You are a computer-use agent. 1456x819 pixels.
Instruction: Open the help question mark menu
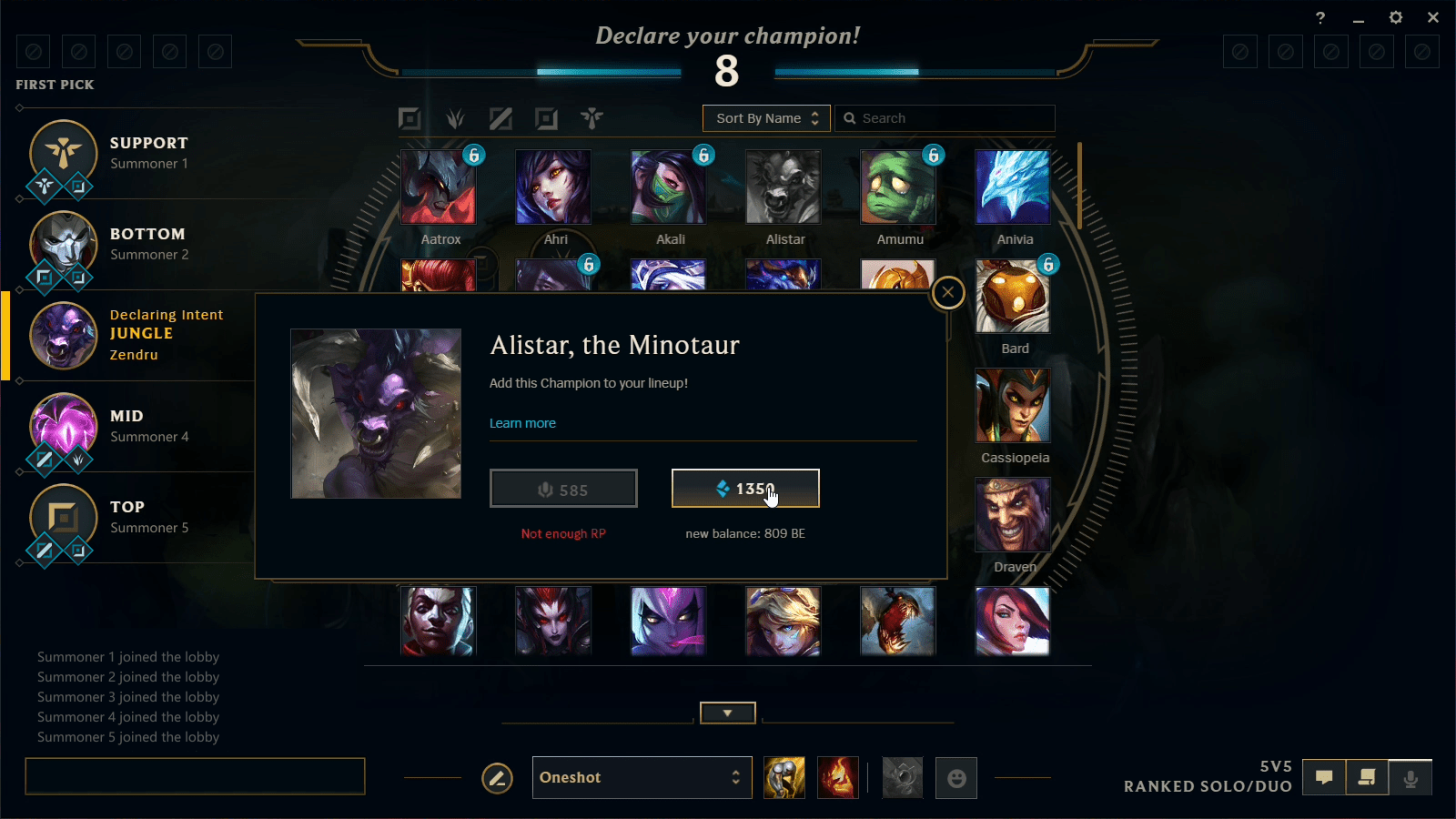click(x=1321, y=17)
